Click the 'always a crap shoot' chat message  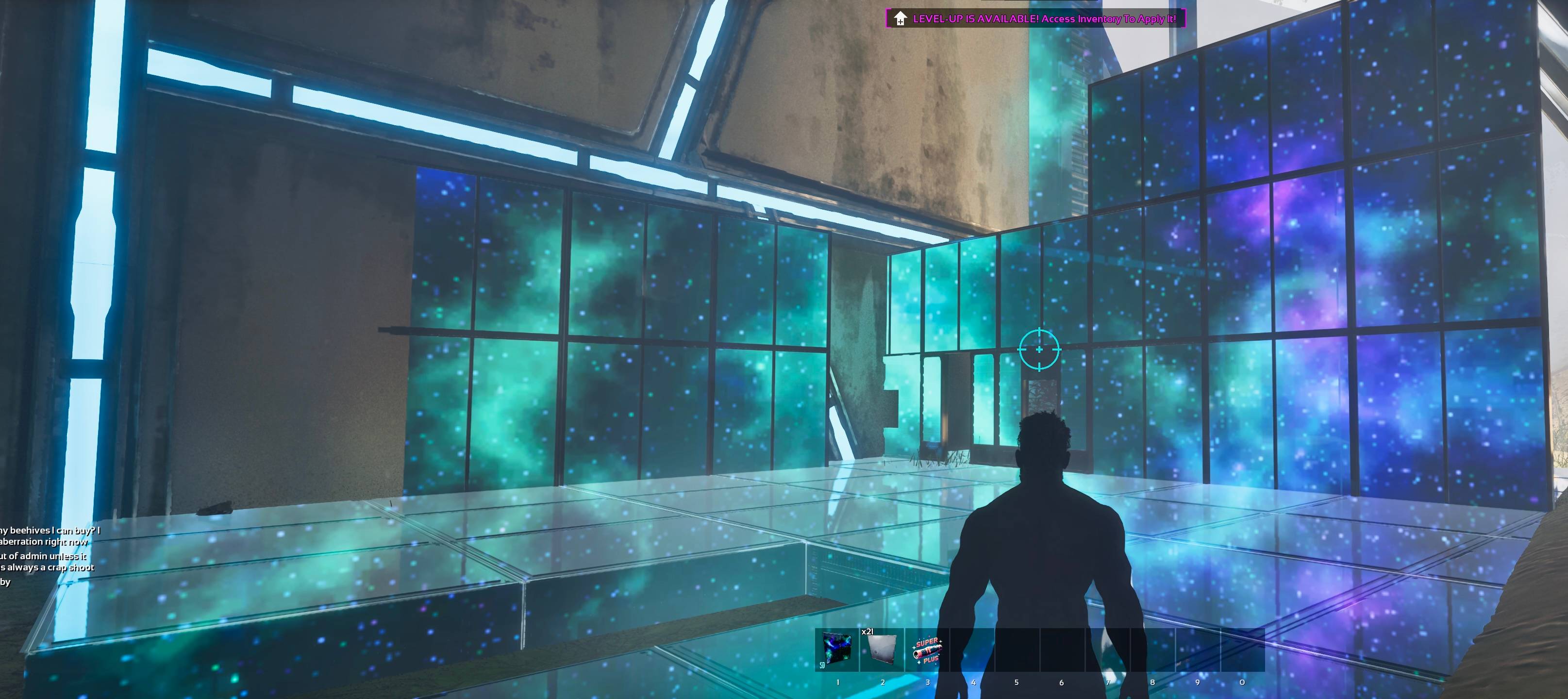point(46,567)
